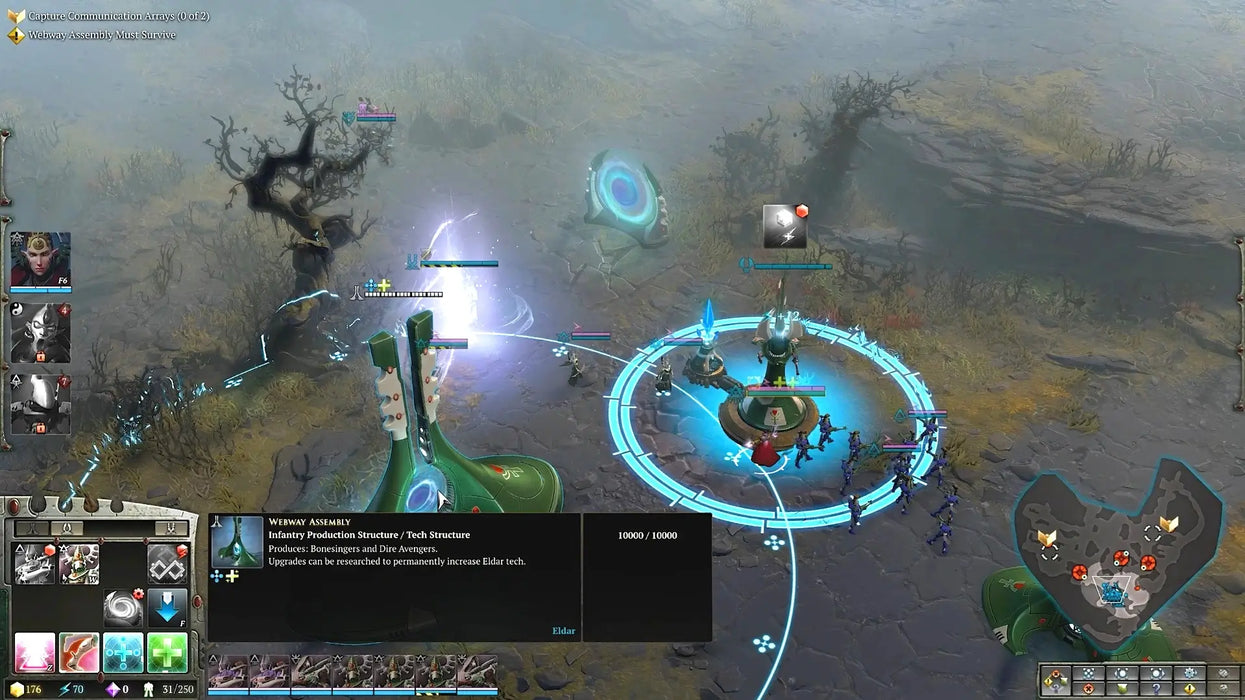Screen dimensions: 1245x700
Task: Activate the green plus heal ability
Action: (167, 652)
